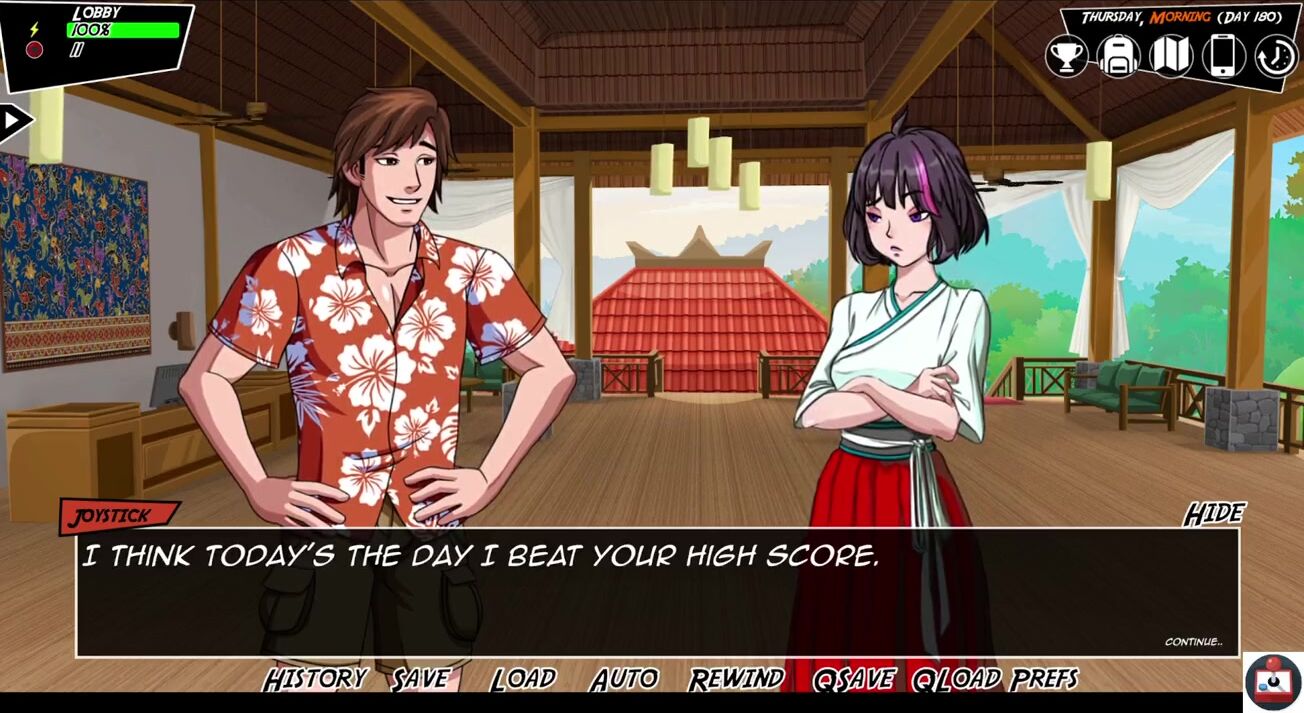
Task: Click the play arrow tab at left edge
Action: coord(15,121)
